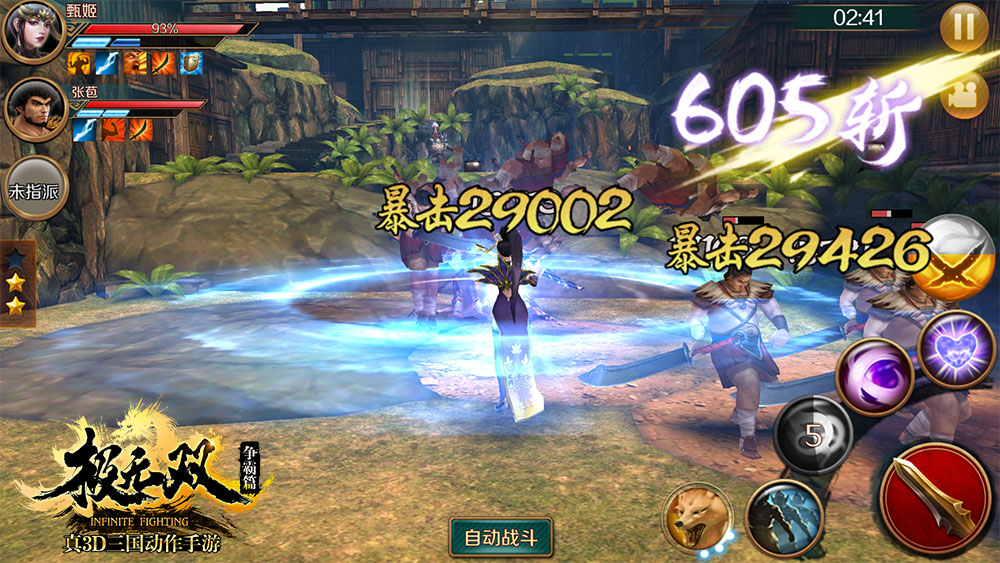The height and width of the screenshot is (563, 1000).
Task: Pause the battle with the pause button
Action: [x=964, y=28]
